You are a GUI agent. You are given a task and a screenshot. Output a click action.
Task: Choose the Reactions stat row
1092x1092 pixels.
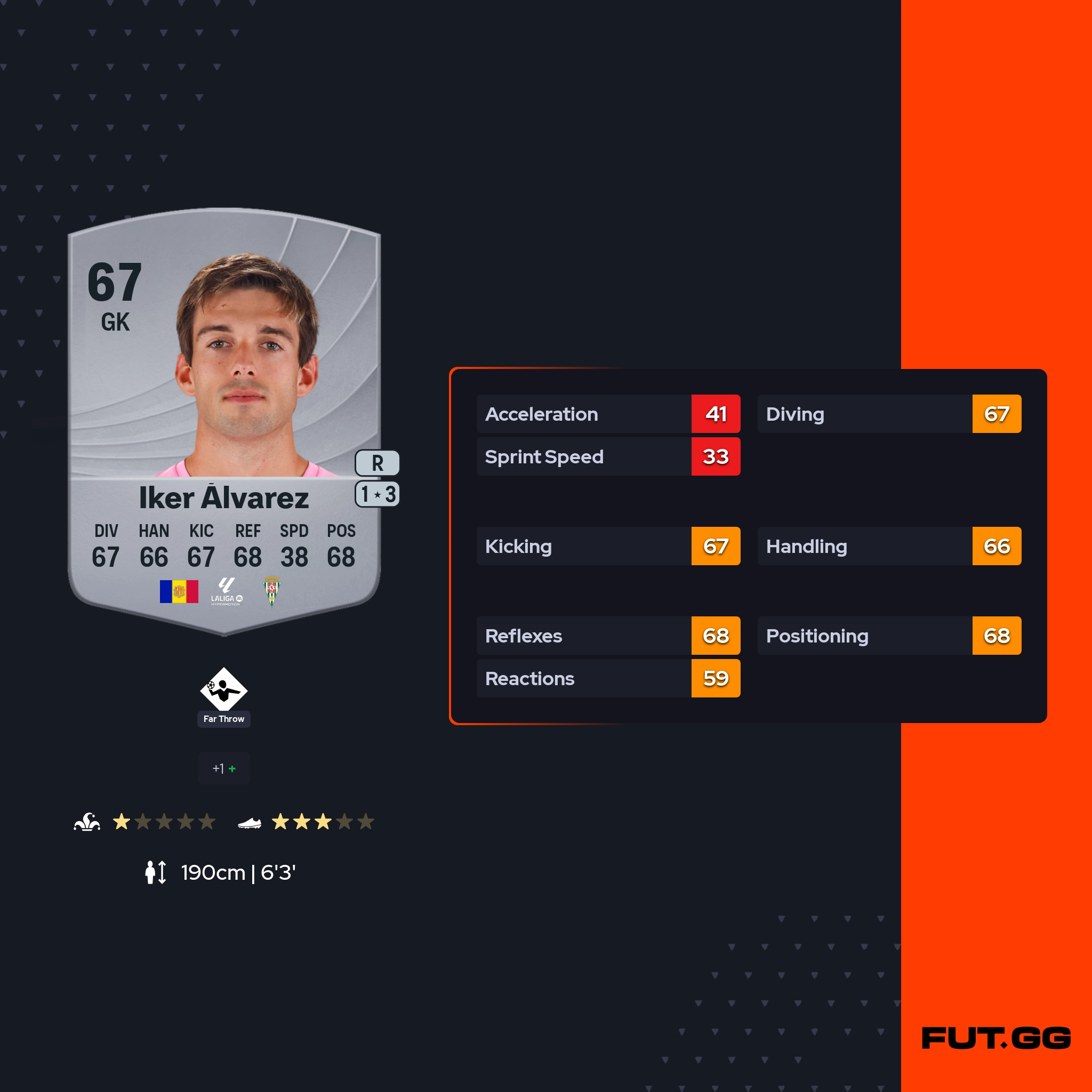[608, 678]
